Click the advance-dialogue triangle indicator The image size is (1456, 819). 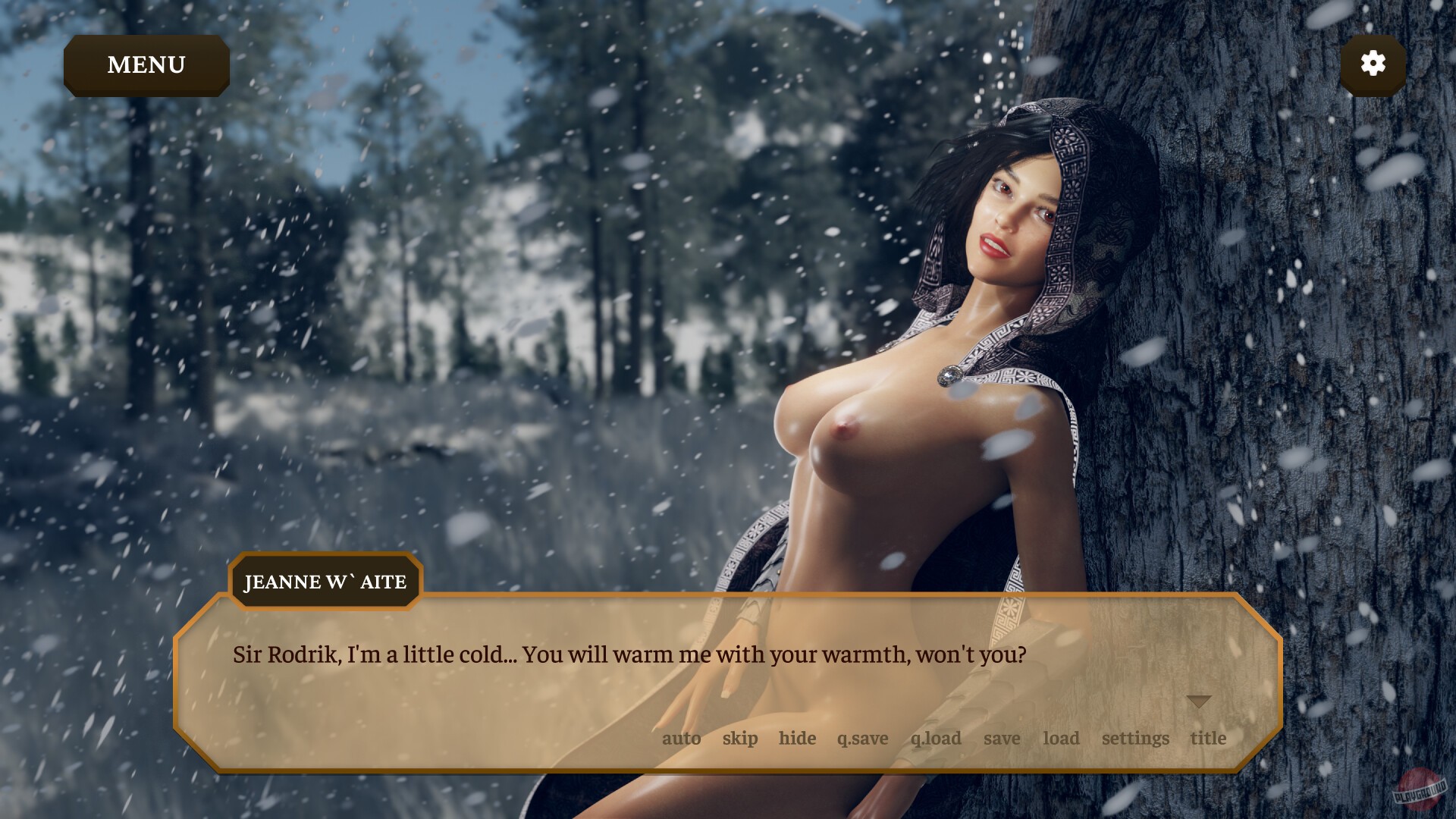tap(1200, 701)
